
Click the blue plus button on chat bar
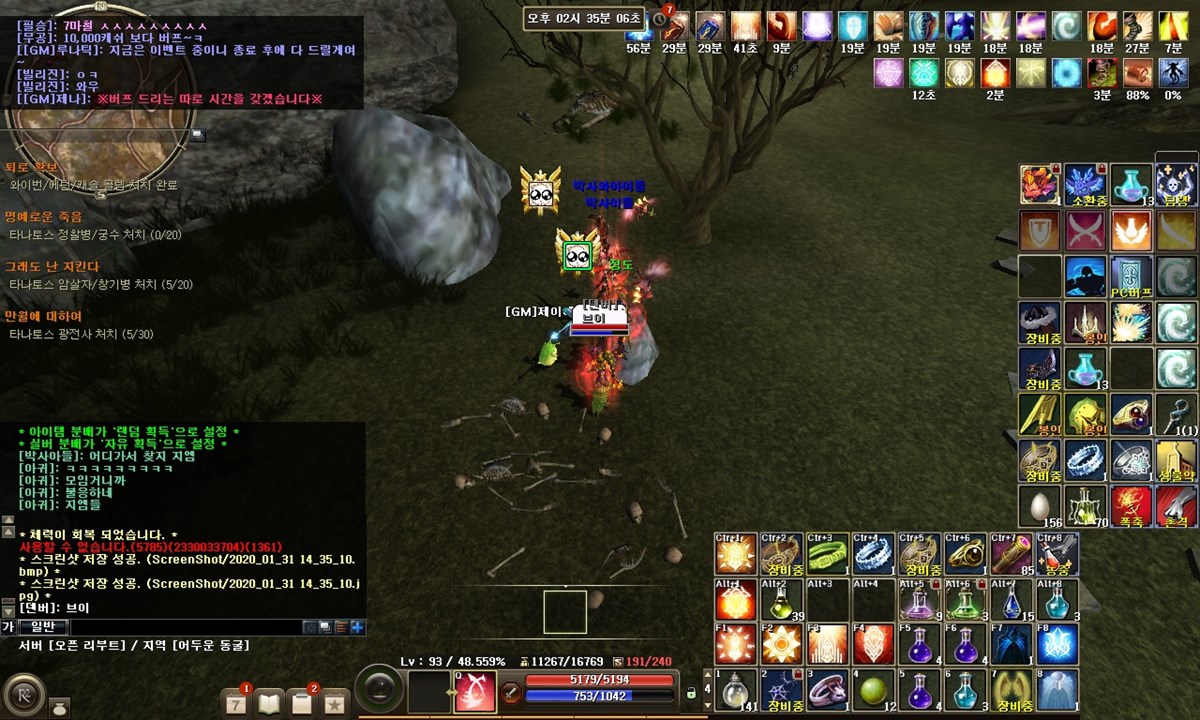pyautogui.click(x=357, y=627)
